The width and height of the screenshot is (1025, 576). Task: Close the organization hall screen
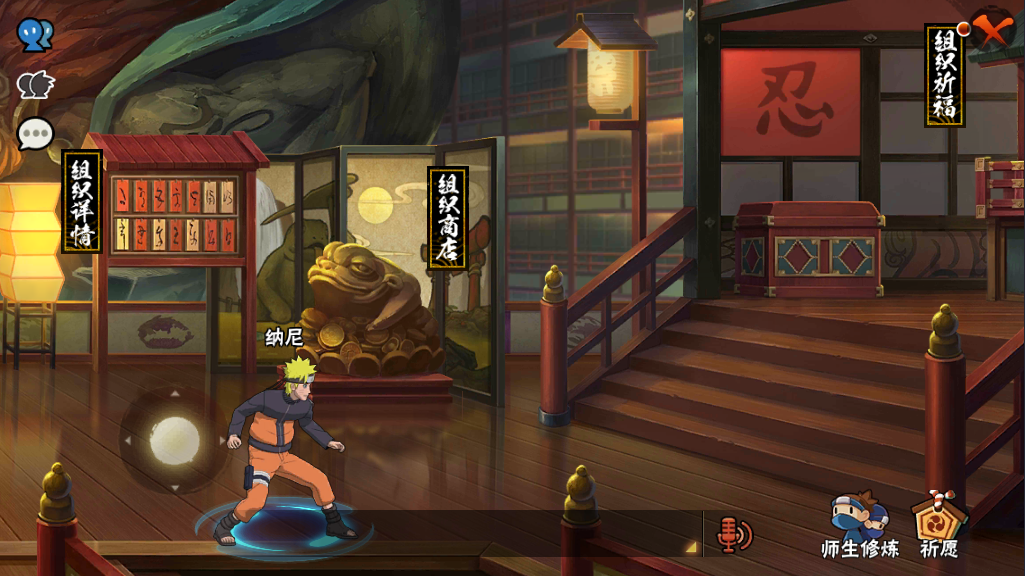pos(993,30)
